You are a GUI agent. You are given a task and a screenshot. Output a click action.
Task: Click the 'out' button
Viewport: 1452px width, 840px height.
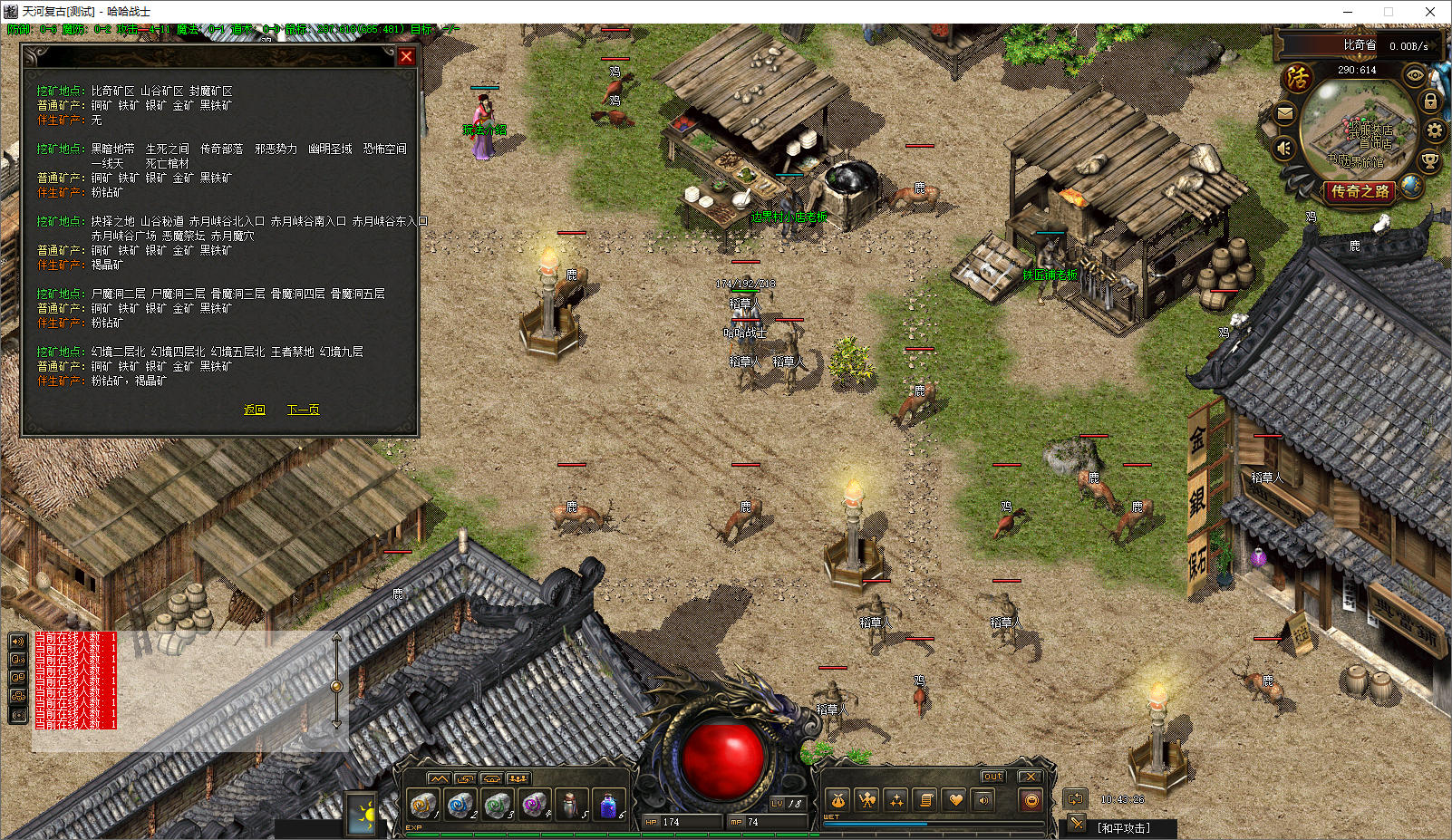tap(992, 777)
